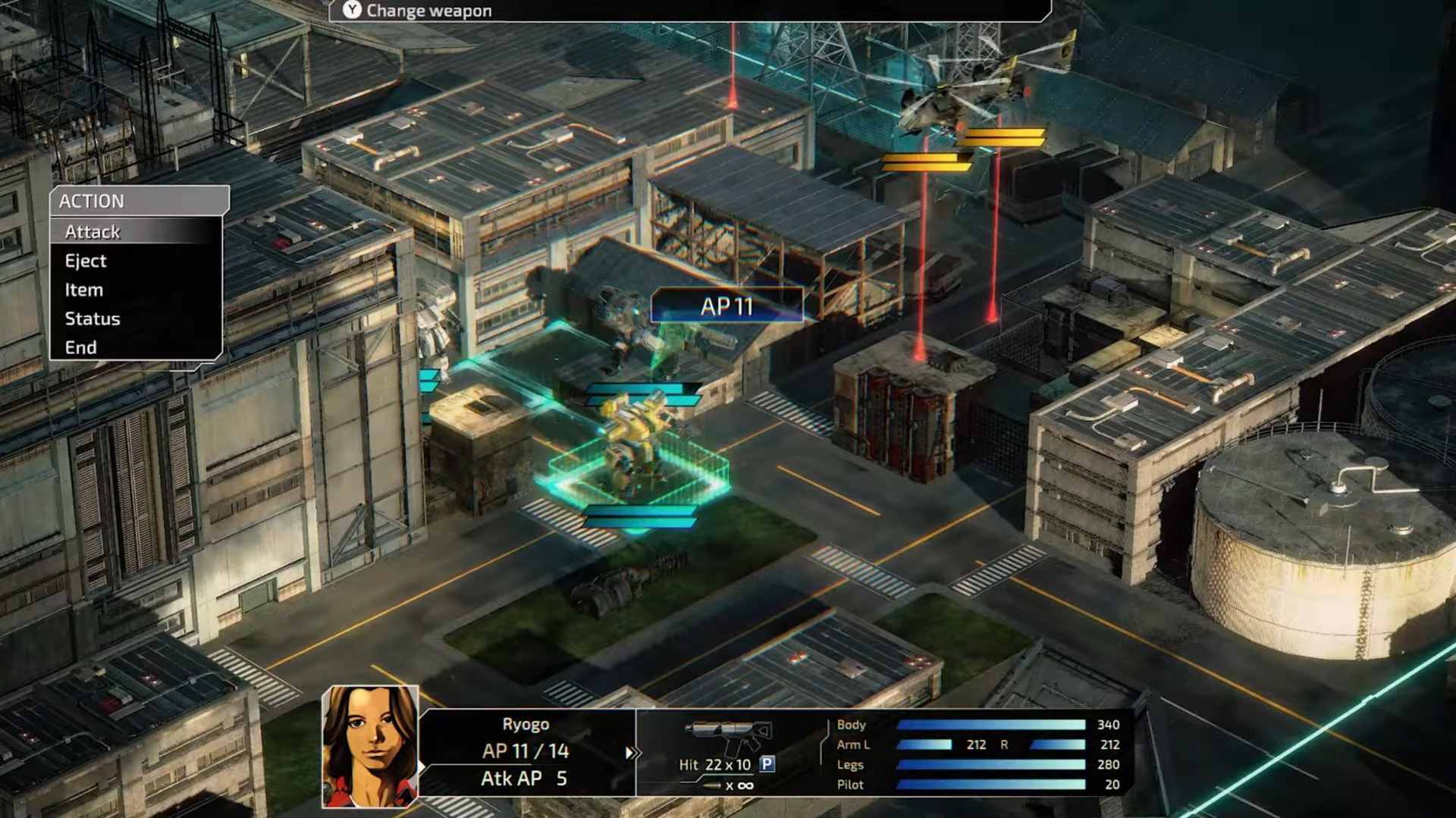Viewport: 1456px width, 818px height.
Task: Choose the Eject command
Action: pos(86,261)
